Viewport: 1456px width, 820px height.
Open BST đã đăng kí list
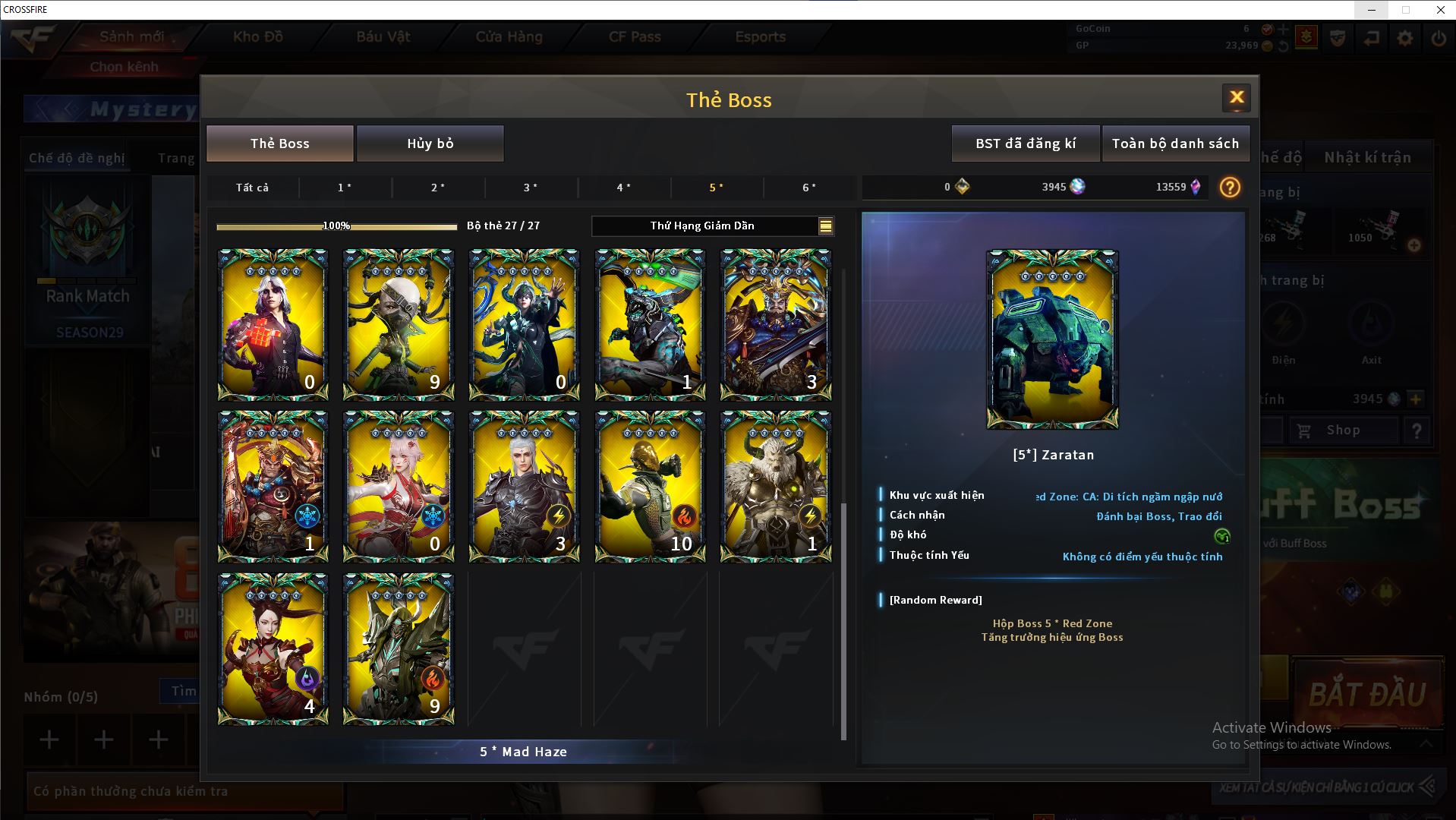pyautogui.click(x=1025, y=143)
